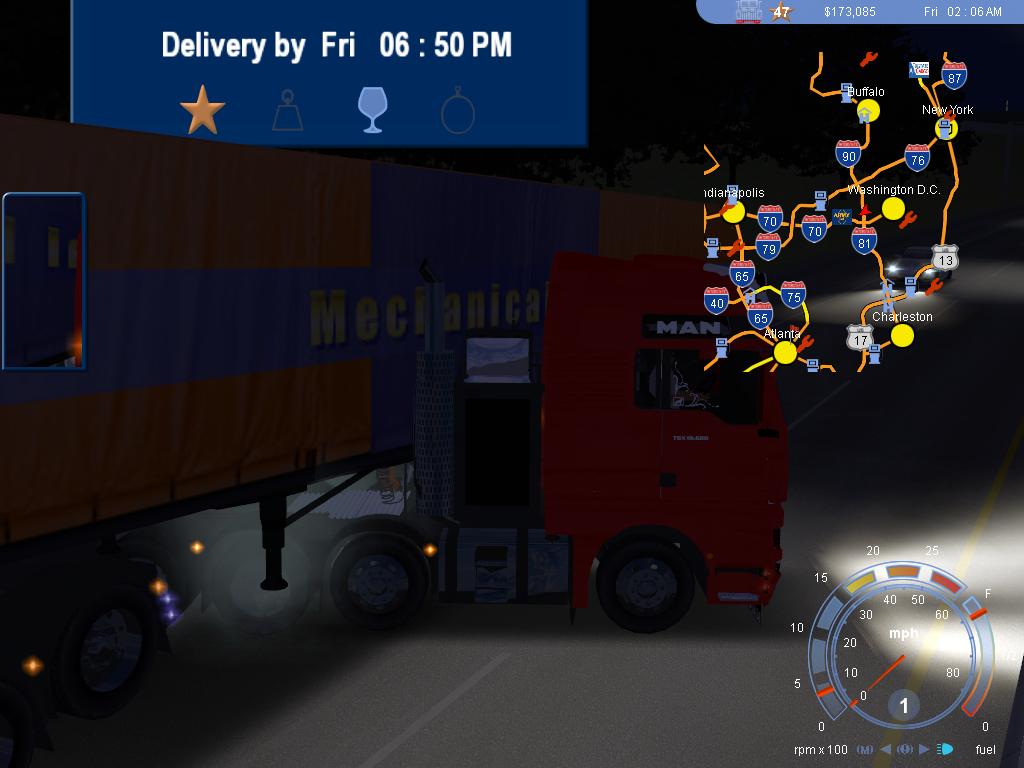This screenshot has height=768, width=1024.
Task: Select the Charleston city marker
Action: click(902, 335)
